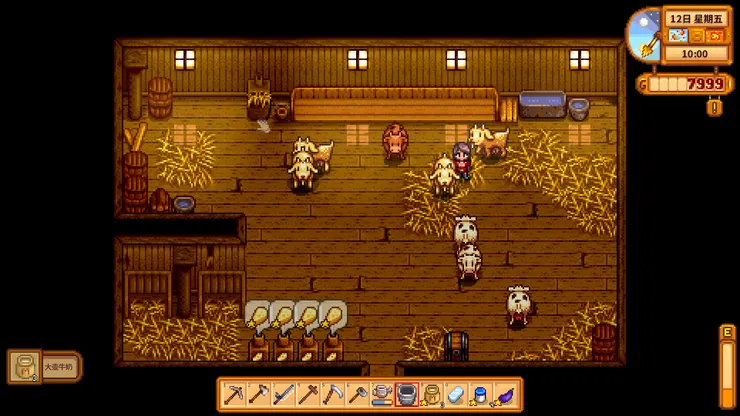Select the blue-lidded jar slot
740x416 pixels.
tap(481, 394)
